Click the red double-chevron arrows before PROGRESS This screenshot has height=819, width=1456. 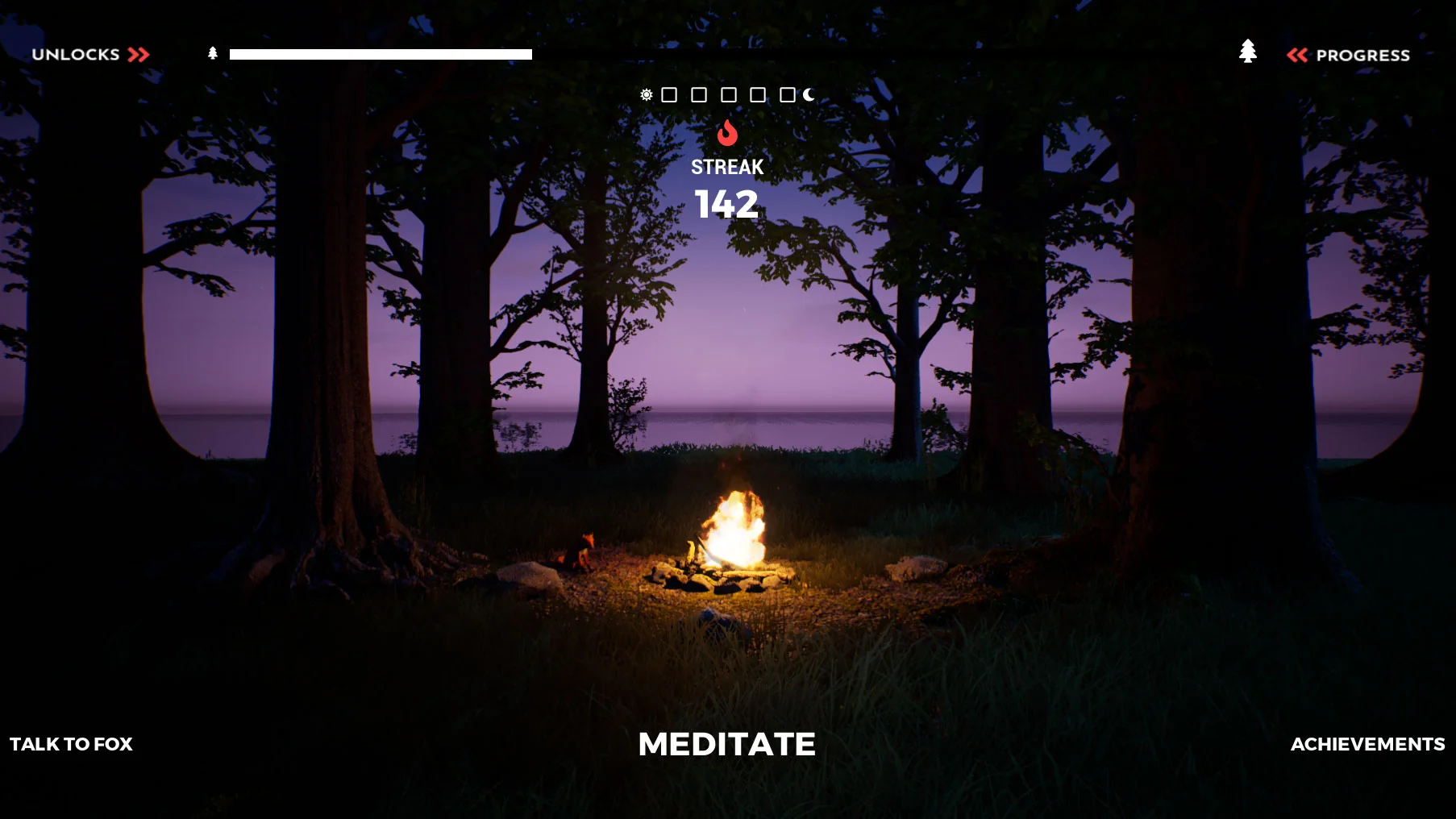tap(1299, 55)
